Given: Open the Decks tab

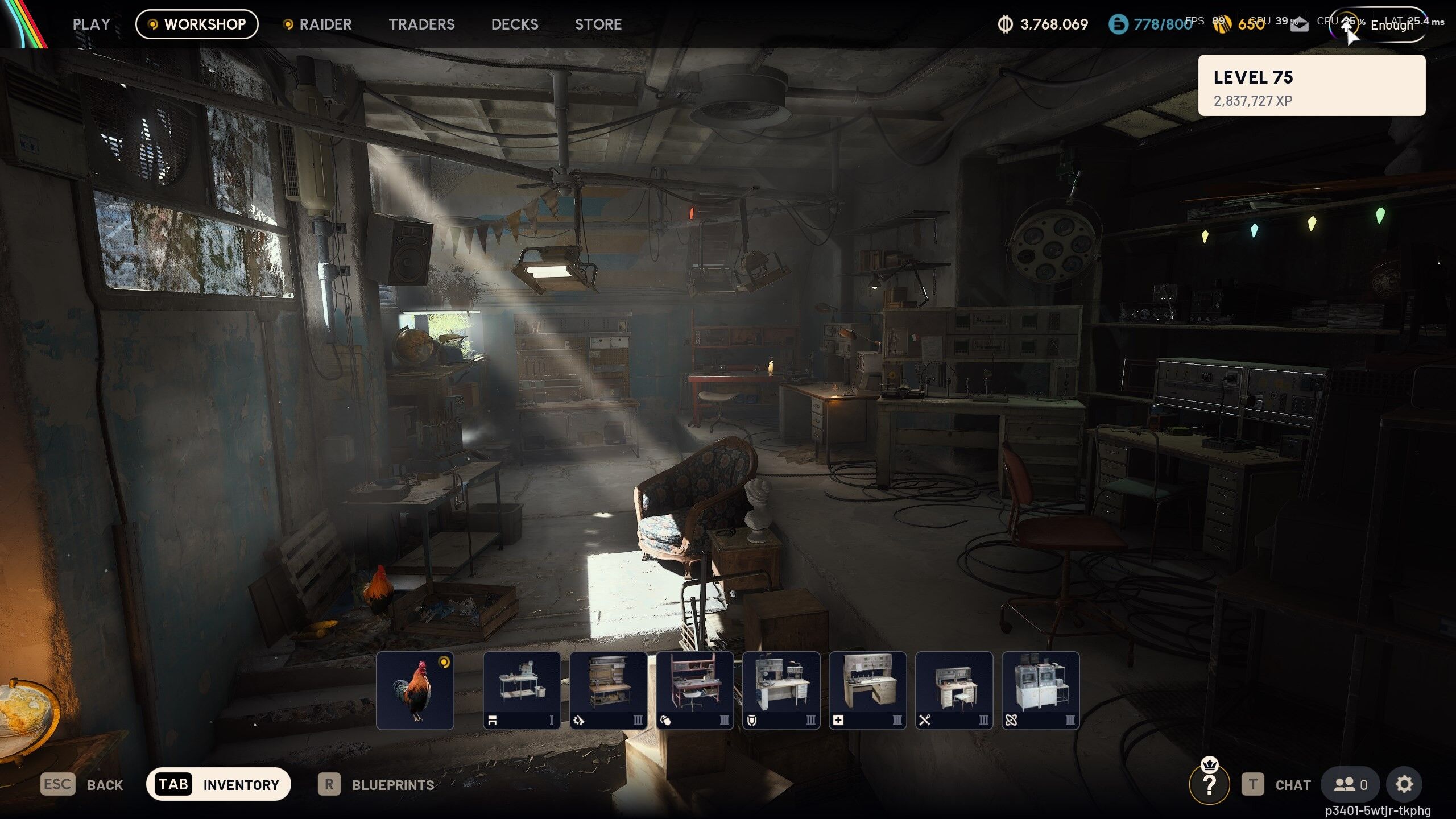Looking at the screenshot, I should coord(515,24).
